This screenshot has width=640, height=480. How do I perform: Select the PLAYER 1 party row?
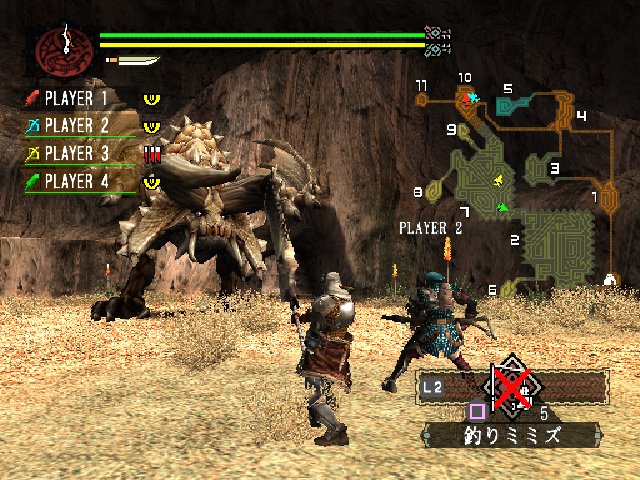pyautogui.click(x=75, y=99)
